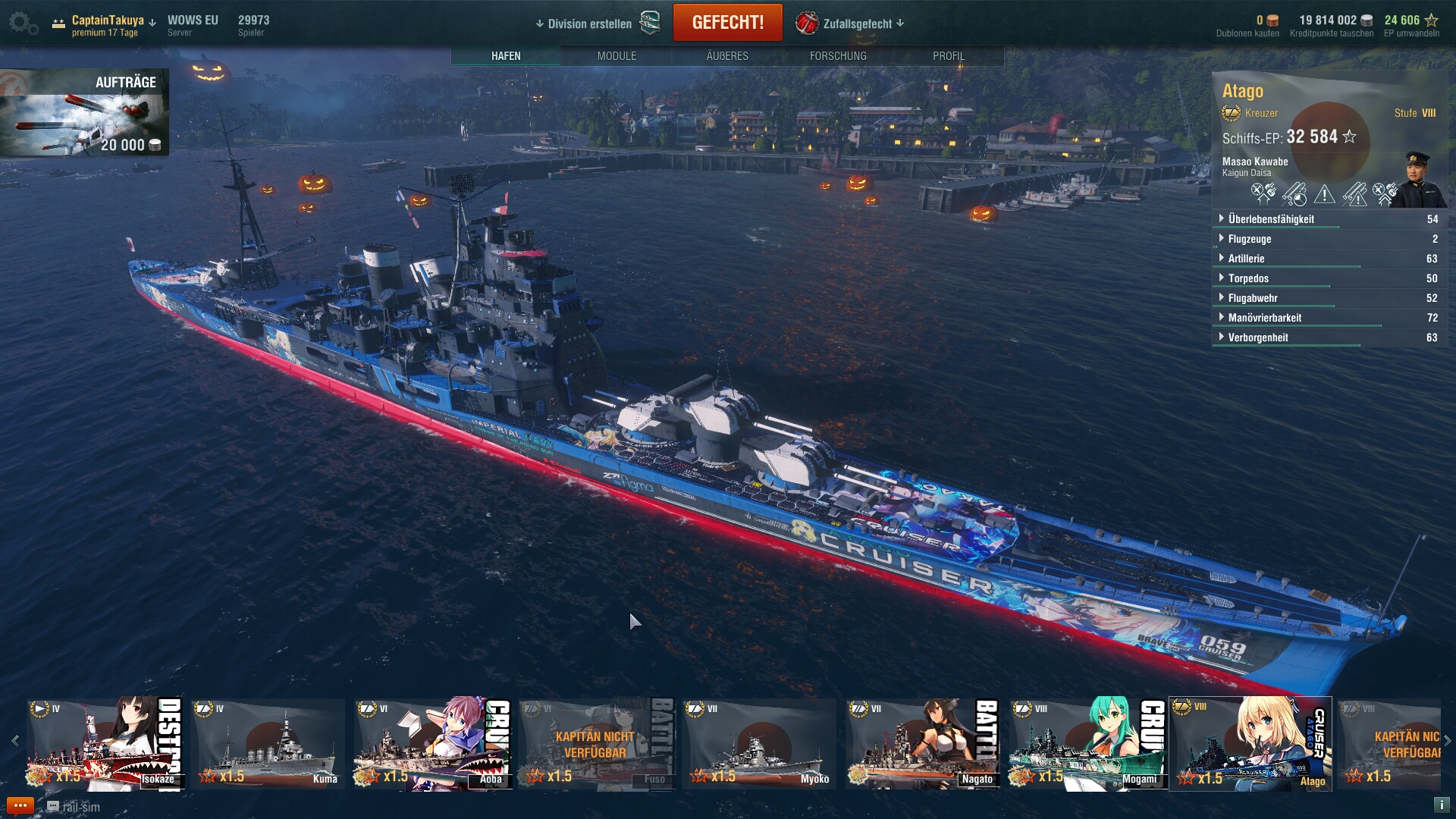This screenshot has height=819, width=1456.
Task: Select the Isokaze ship in the carousel
Action: point(105,744)
